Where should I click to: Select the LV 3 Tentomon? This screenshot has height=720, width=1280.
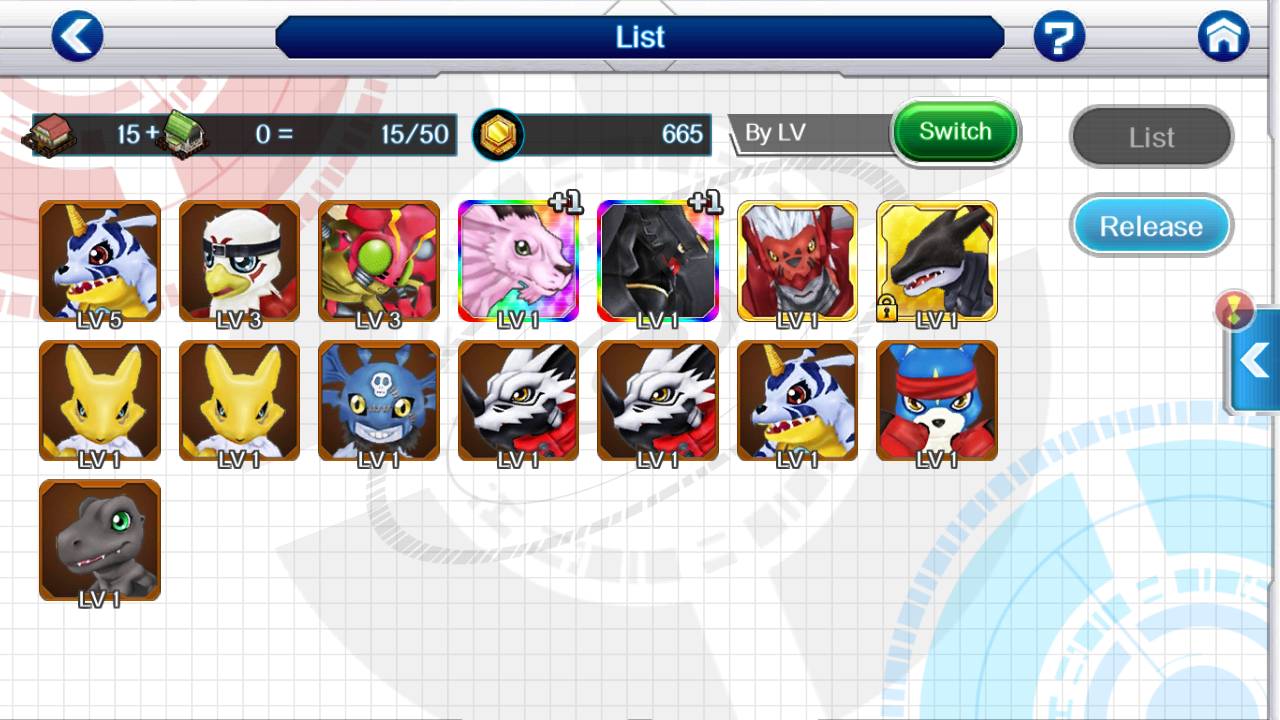click(379, 261)
